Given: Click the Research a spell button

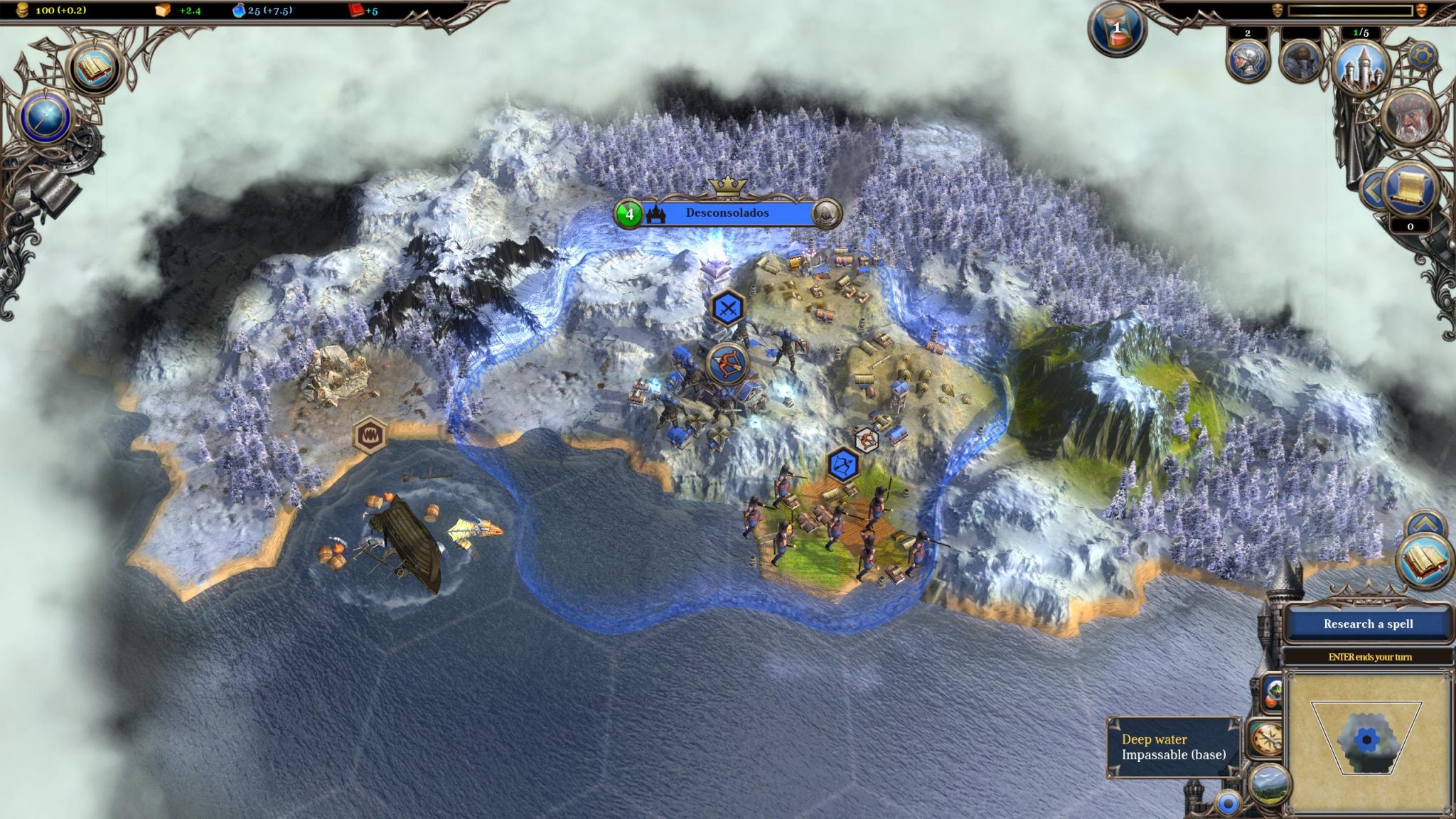Looking at the screenshot, I should tap(1368, 624).
